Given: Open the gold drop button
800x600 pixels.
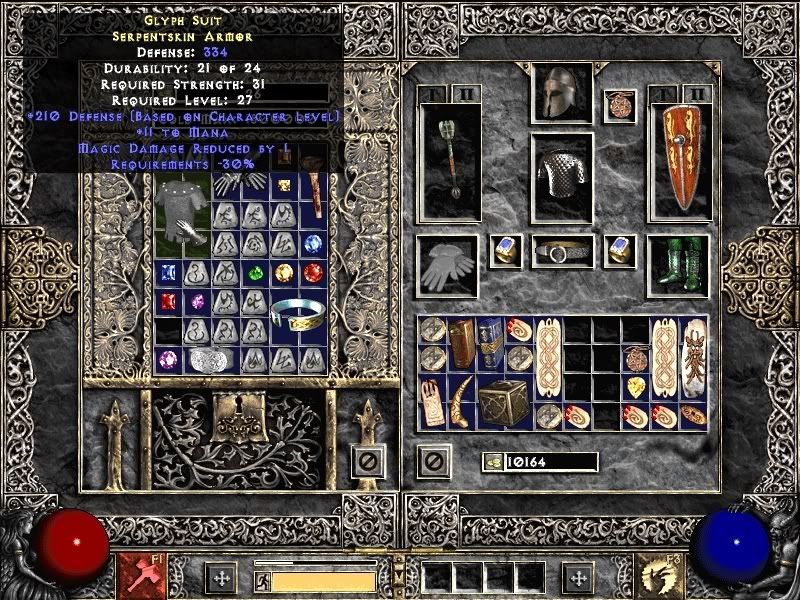Looking at the screenshot, I should 492,461.
